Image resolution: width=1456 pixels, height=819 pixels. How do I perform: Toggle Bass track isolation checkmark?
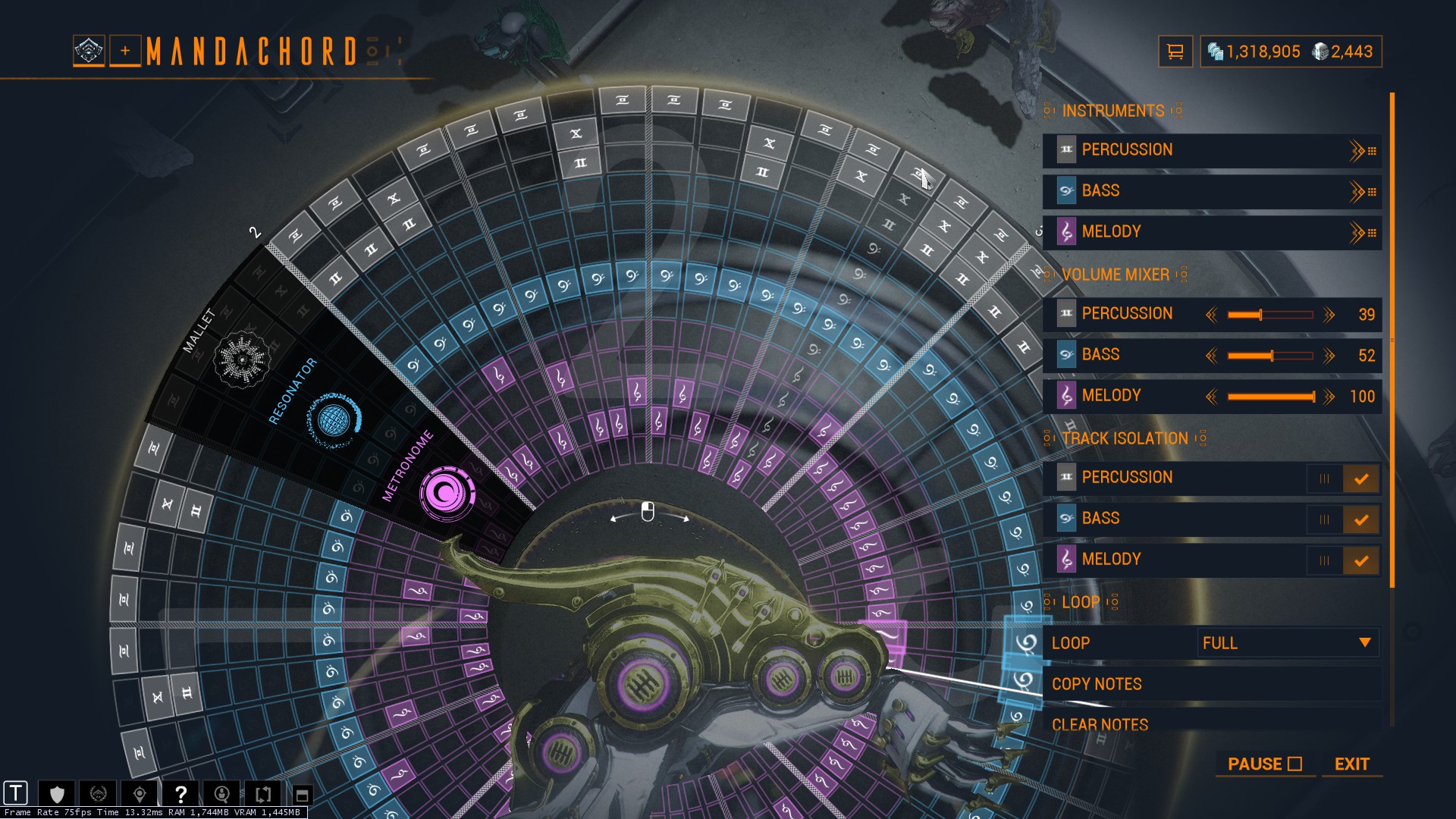1360,519
